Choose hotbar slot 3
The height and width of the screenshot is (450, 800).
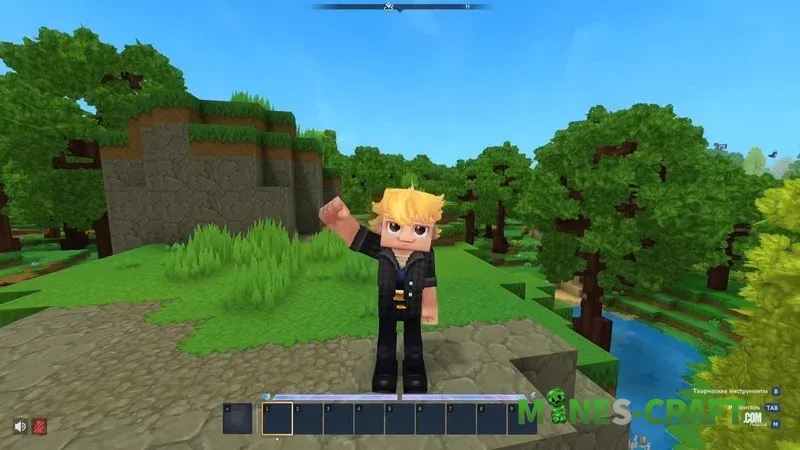point(339,418)
